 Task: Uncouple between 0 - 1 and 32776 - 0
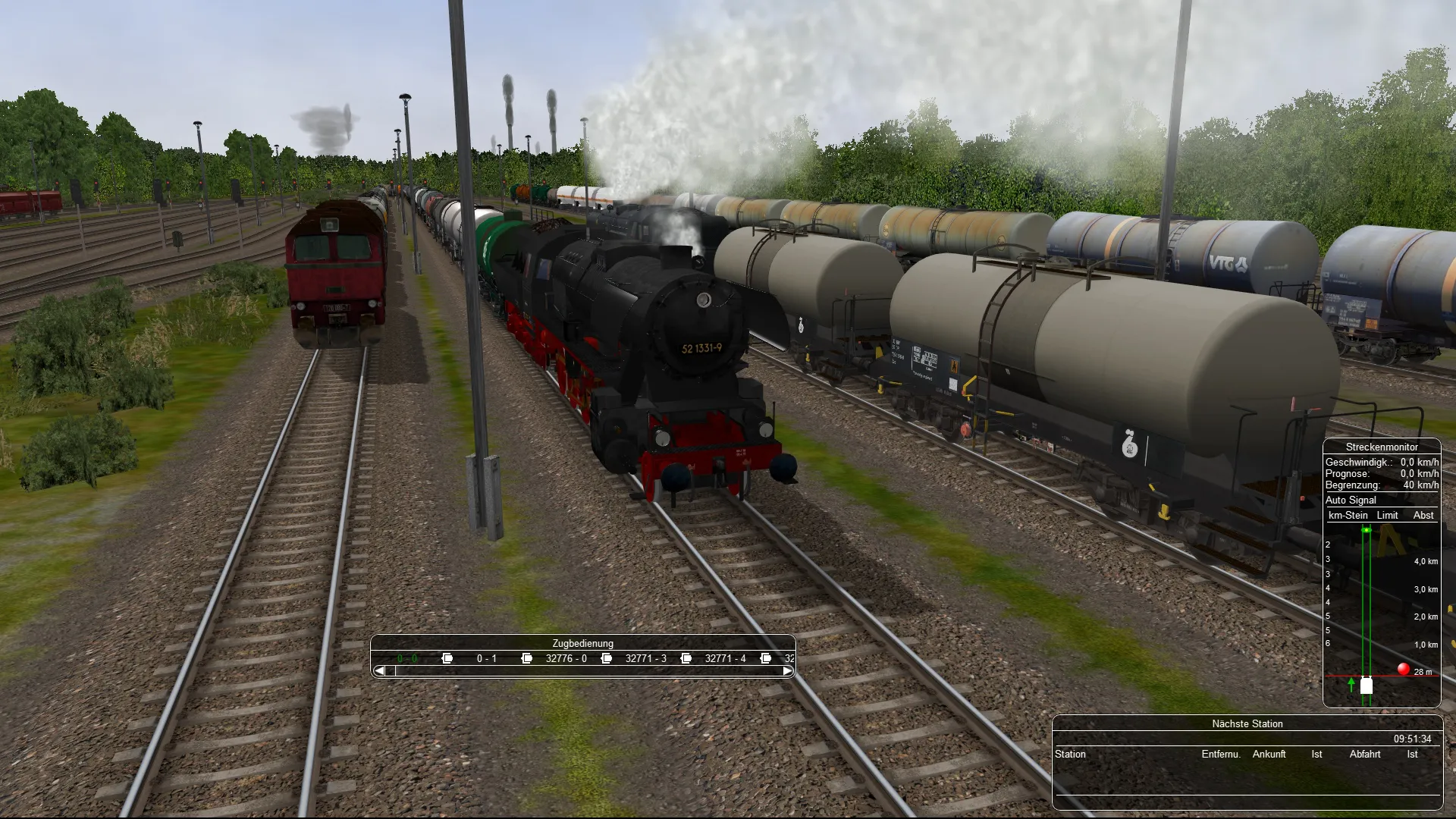coord(527,658)
